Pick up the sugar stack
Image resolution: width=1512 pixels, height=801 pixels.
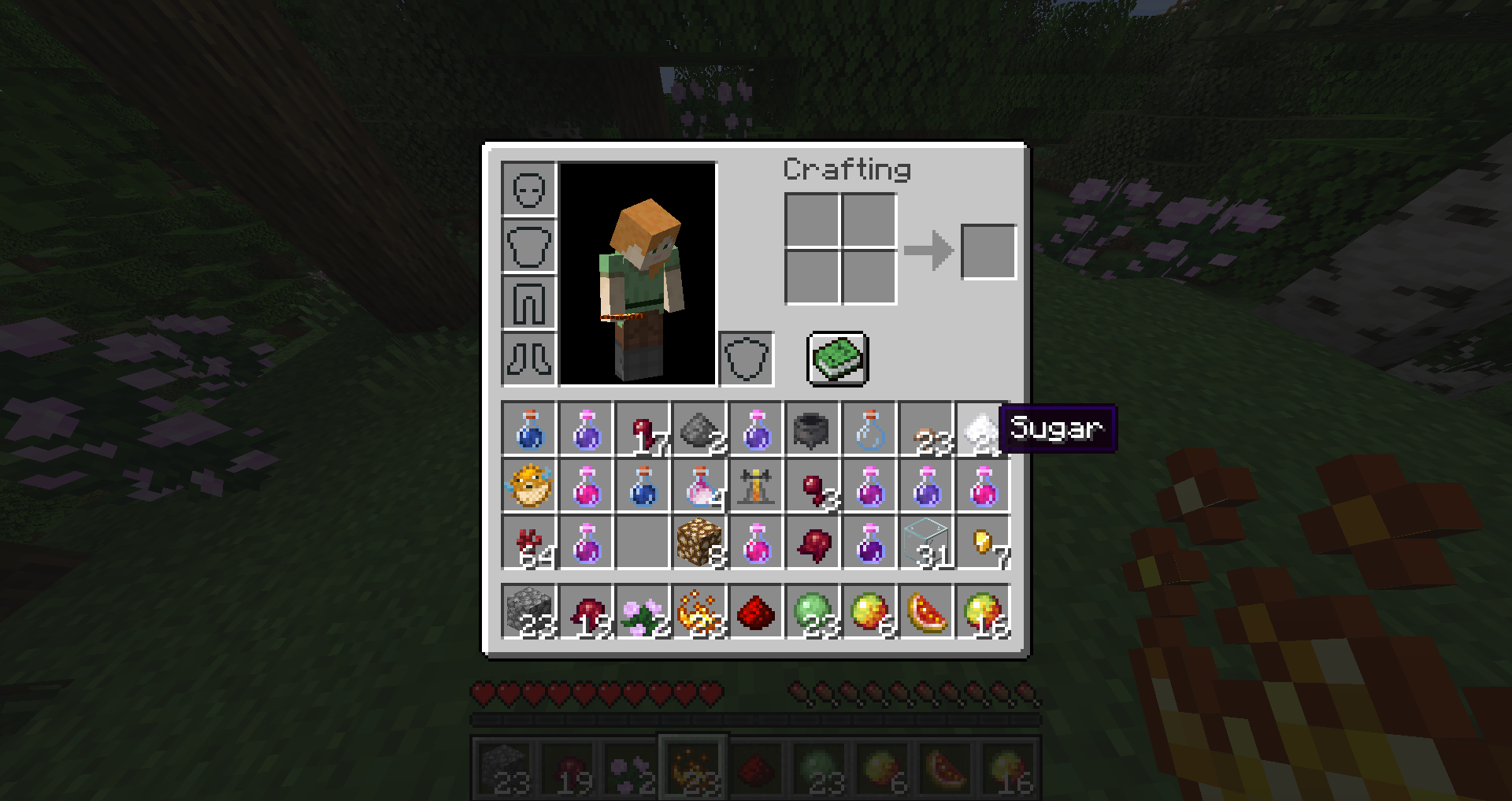tap(981, 430)
